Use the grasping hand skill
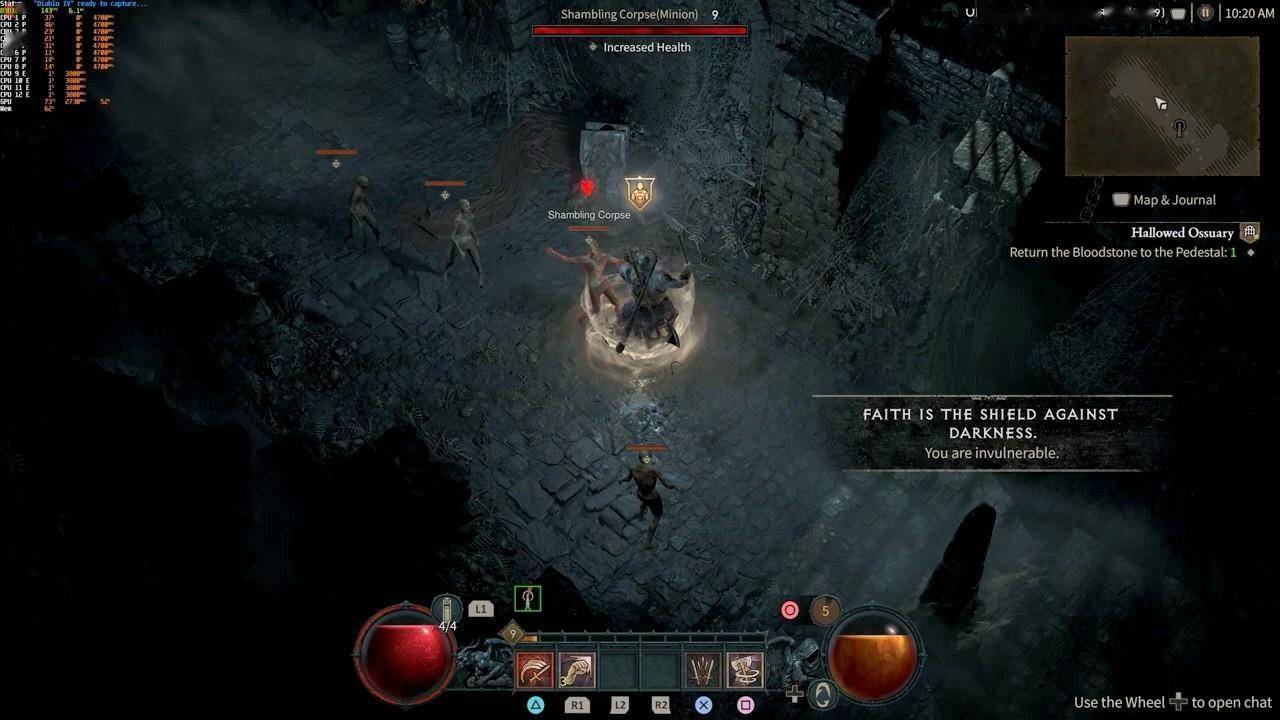This screenshot has height=720, width=1280. tap(577, 670)
